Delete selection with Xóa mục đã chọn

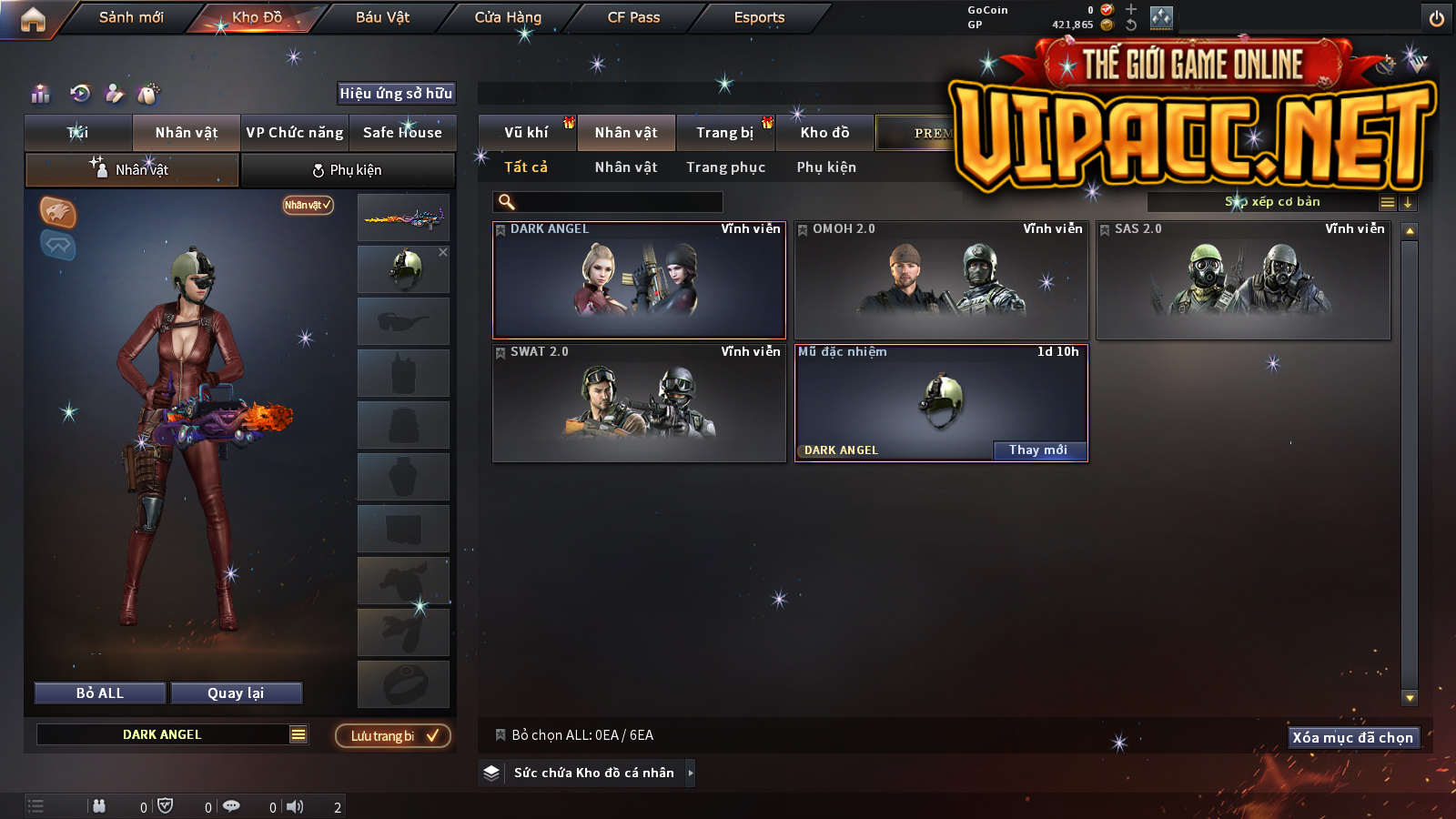[1353, 737]
